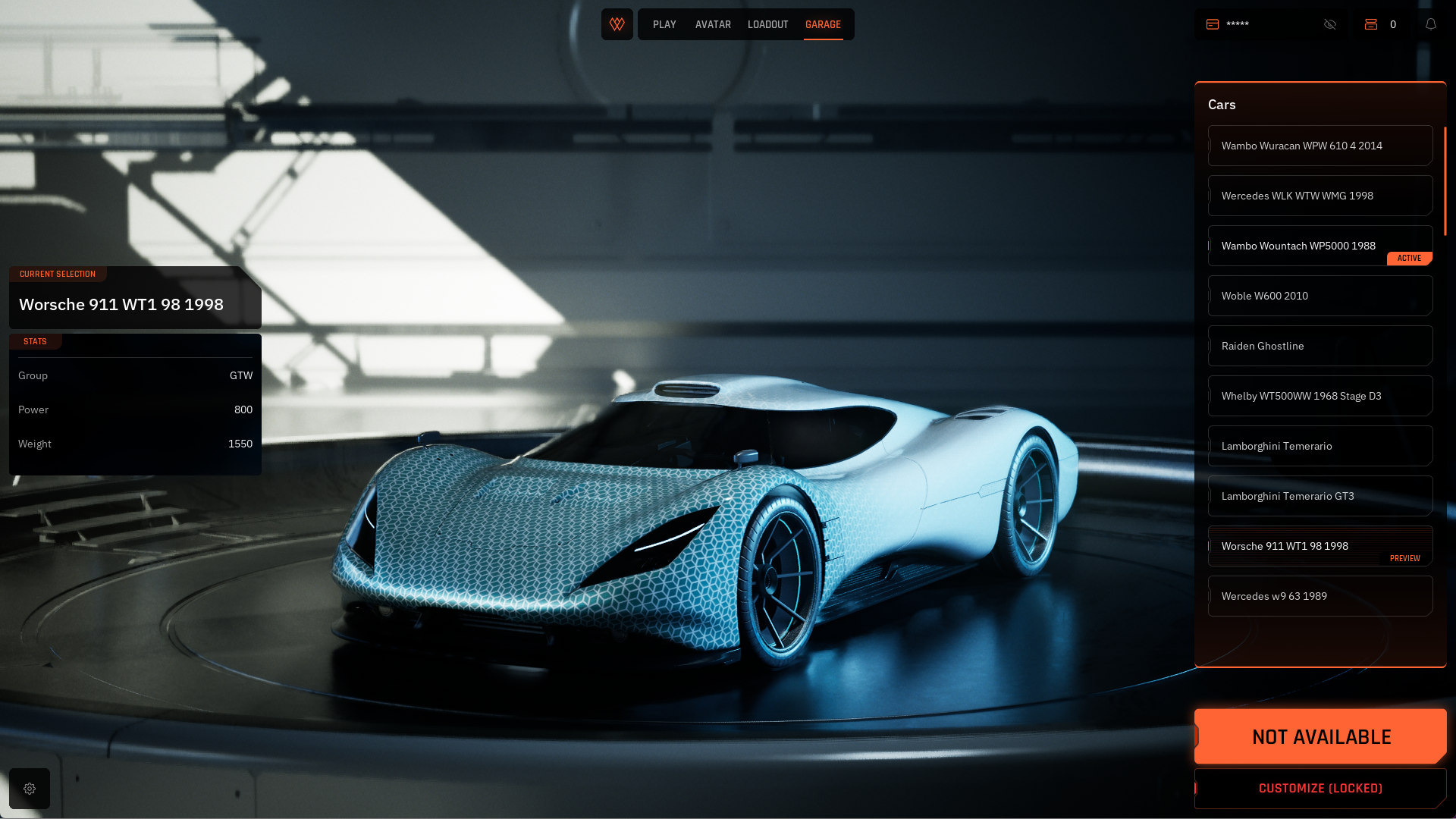Go to the LOADOUT tab

click(767, 25)
